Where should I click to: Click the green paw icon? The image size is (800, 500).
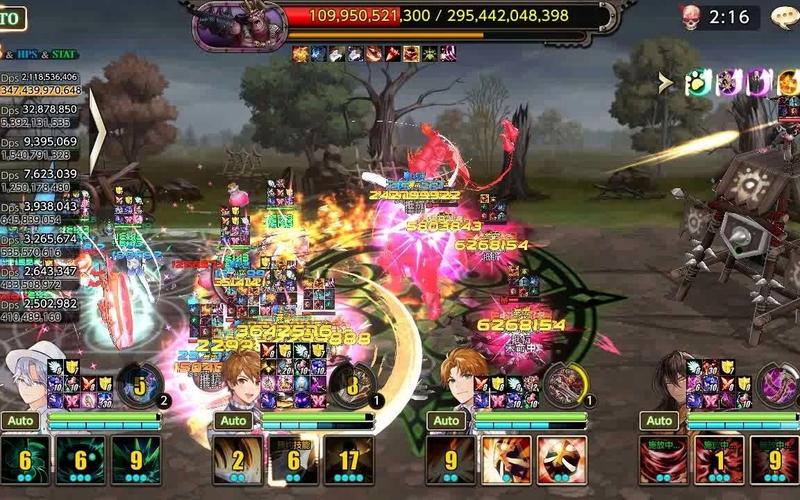point(696,84)
